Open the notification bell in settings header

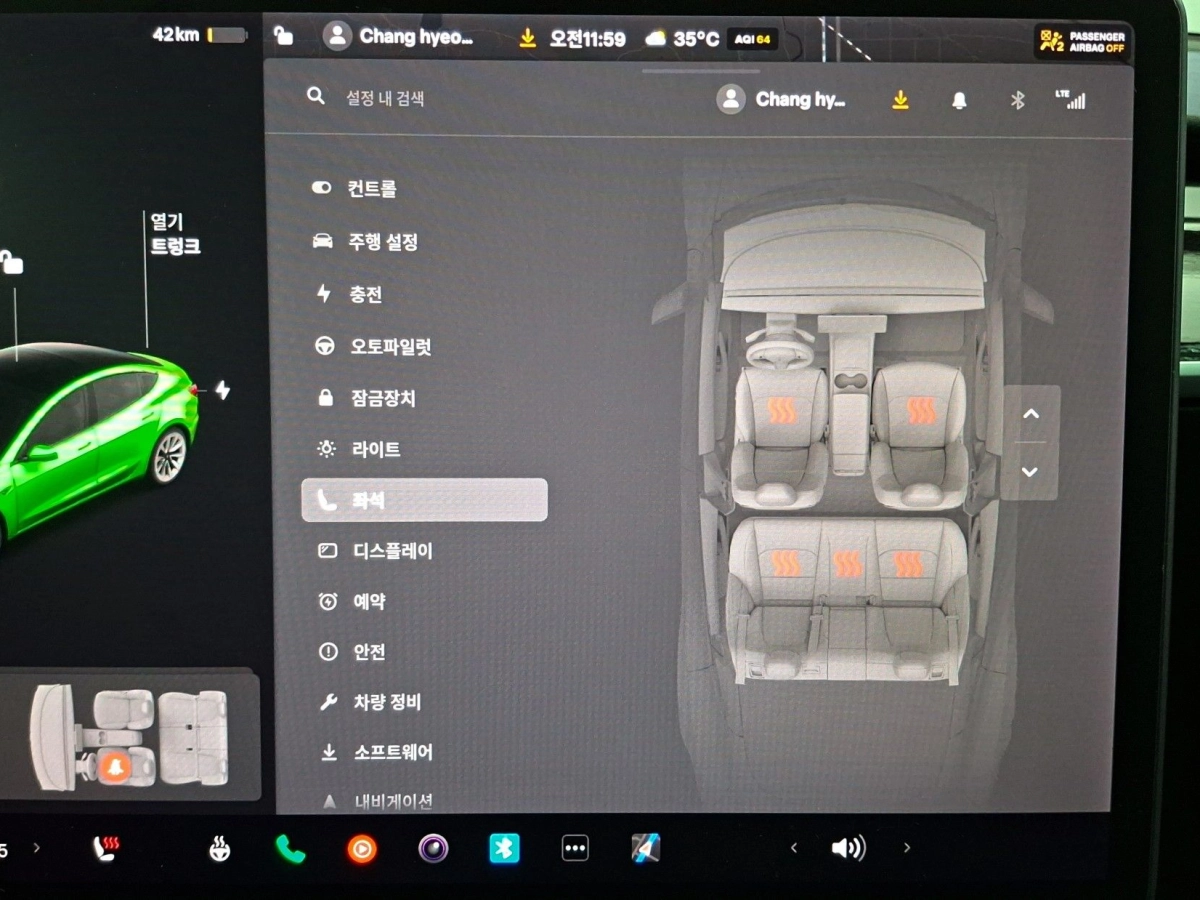tap(959, 100)
